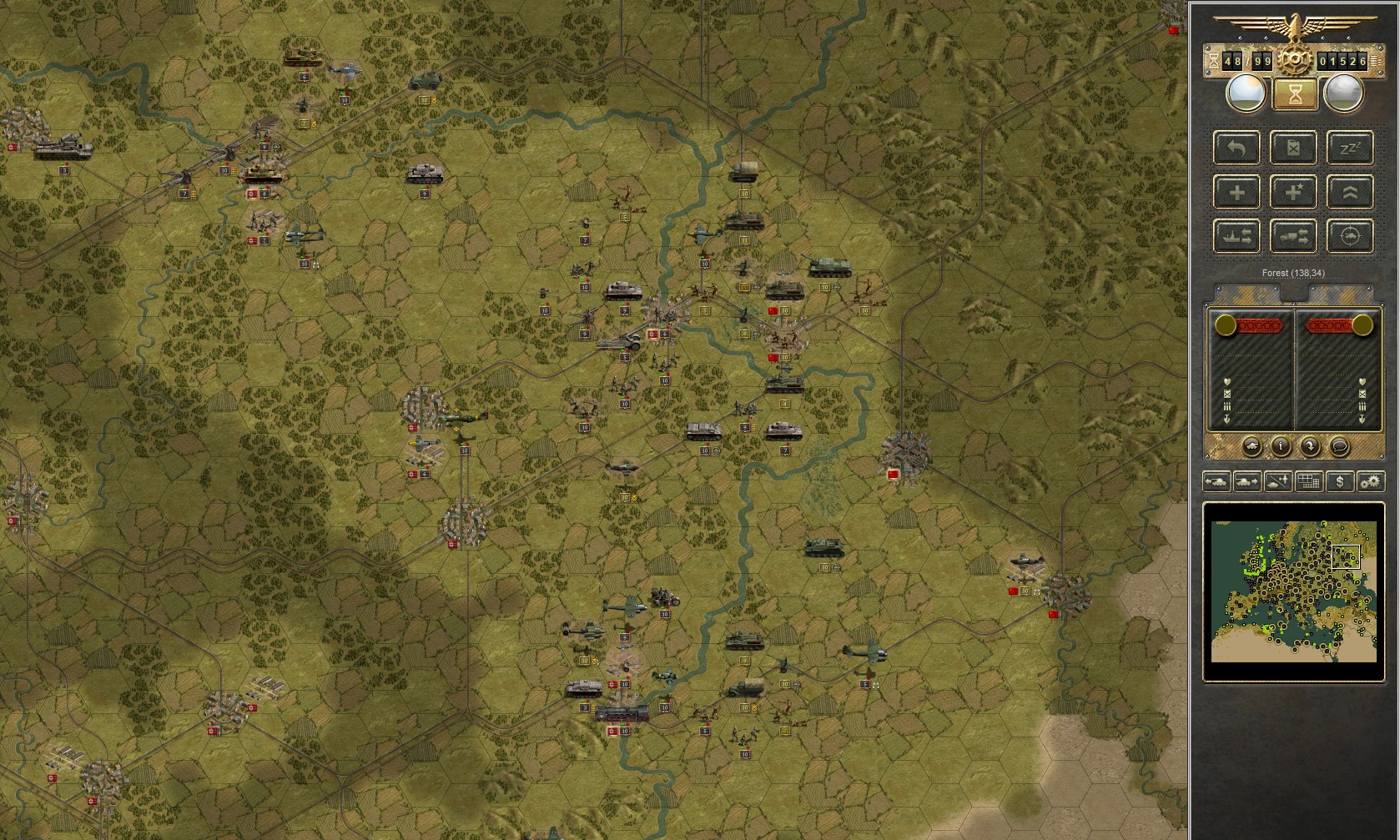This screenshot has width=1400, height=840.
Task: Switch to the vehicles filter tab
Action: coord(1216,482)
